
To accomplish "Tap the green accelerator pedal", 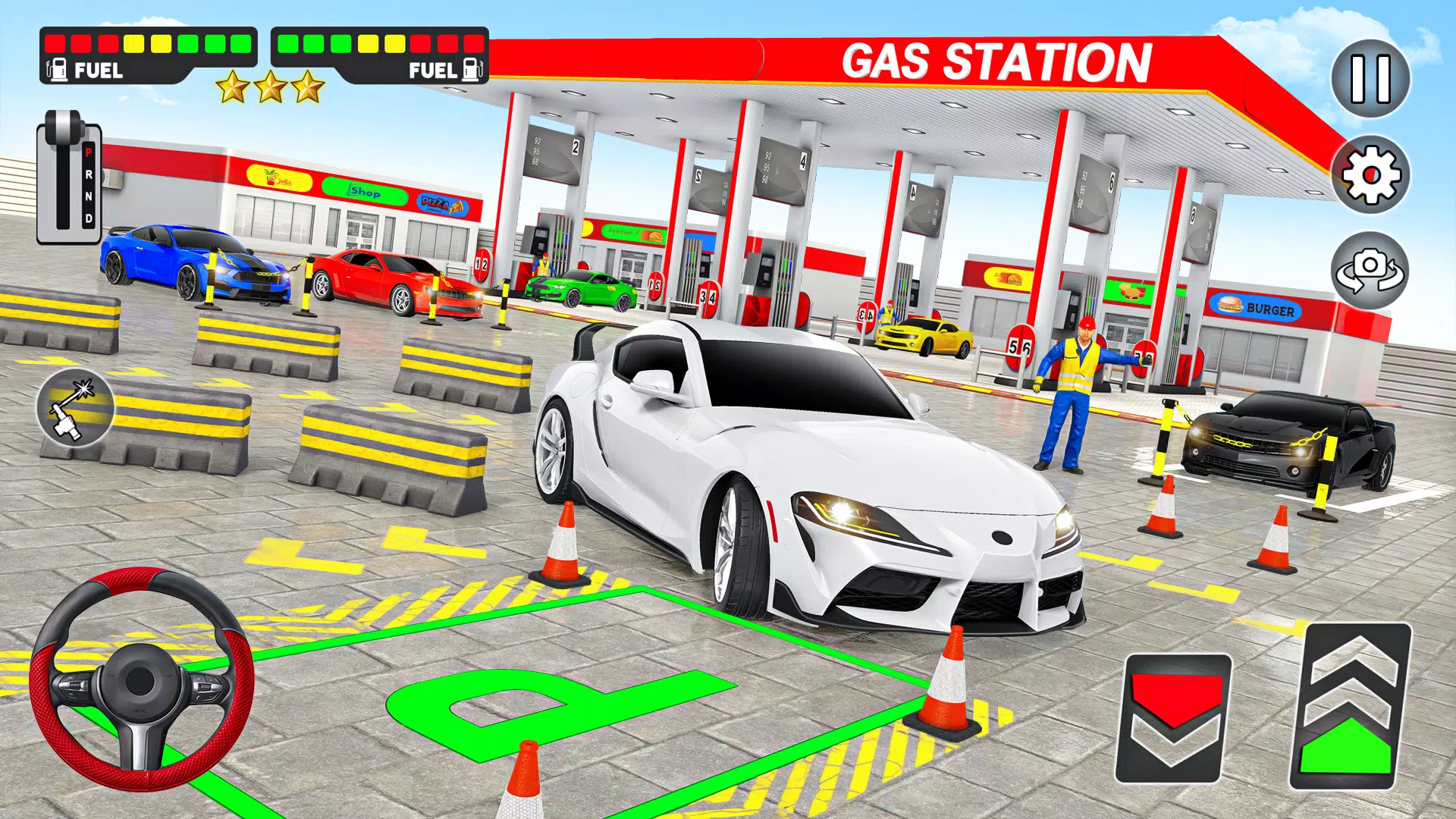I will click(x=1350, y=707).
